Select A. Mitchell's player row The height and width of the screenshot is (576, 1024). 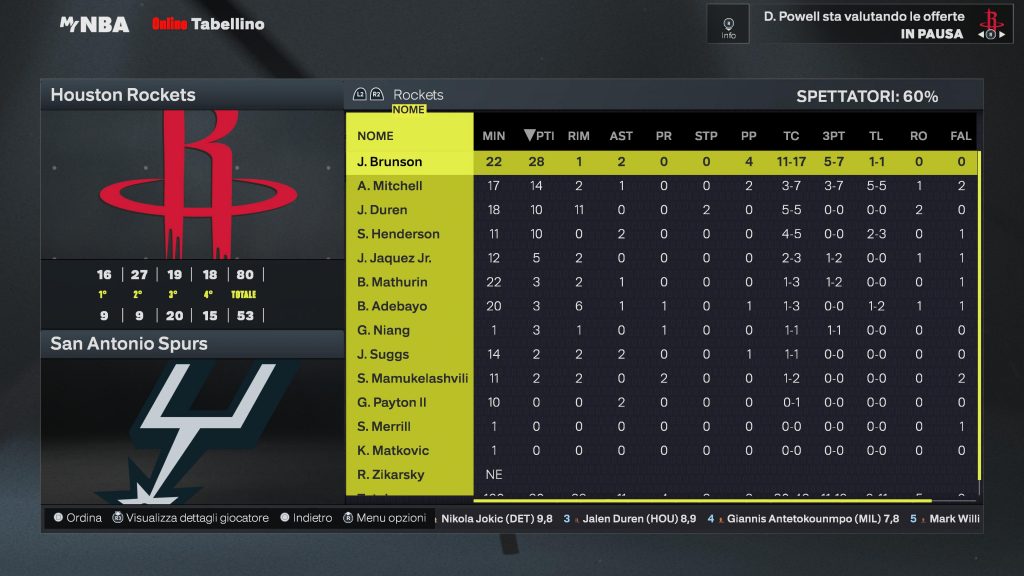390,186
